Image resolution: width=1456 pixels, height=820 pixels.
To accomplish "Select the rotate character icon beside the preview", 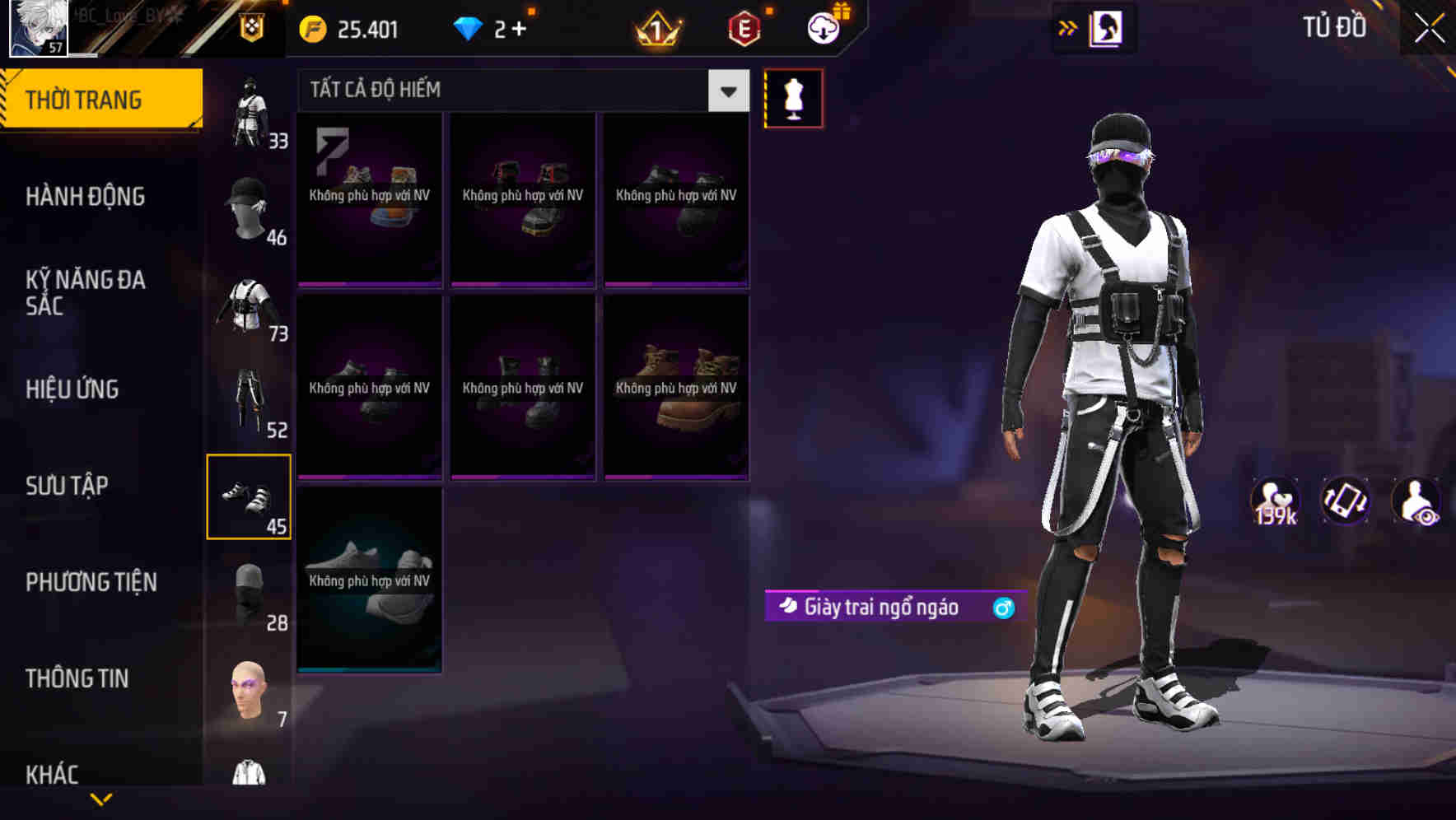I will (1346, 501).
